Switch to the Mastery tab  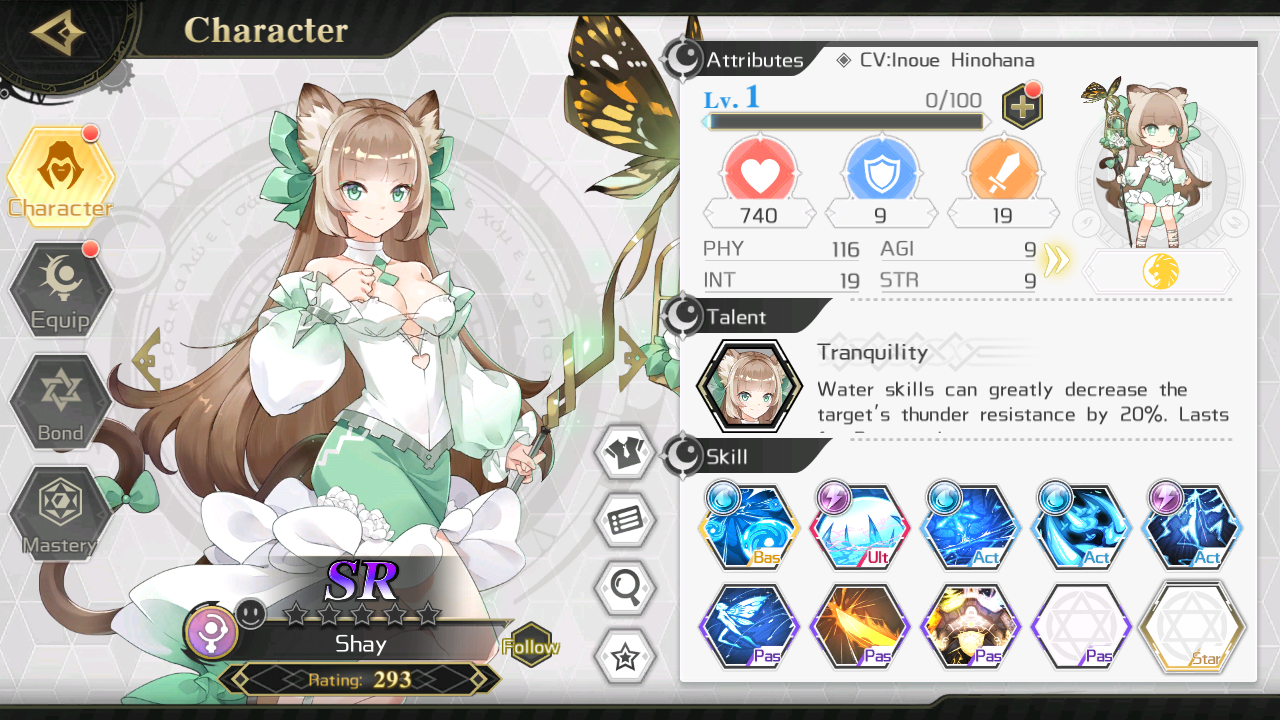tap(61, 514)
